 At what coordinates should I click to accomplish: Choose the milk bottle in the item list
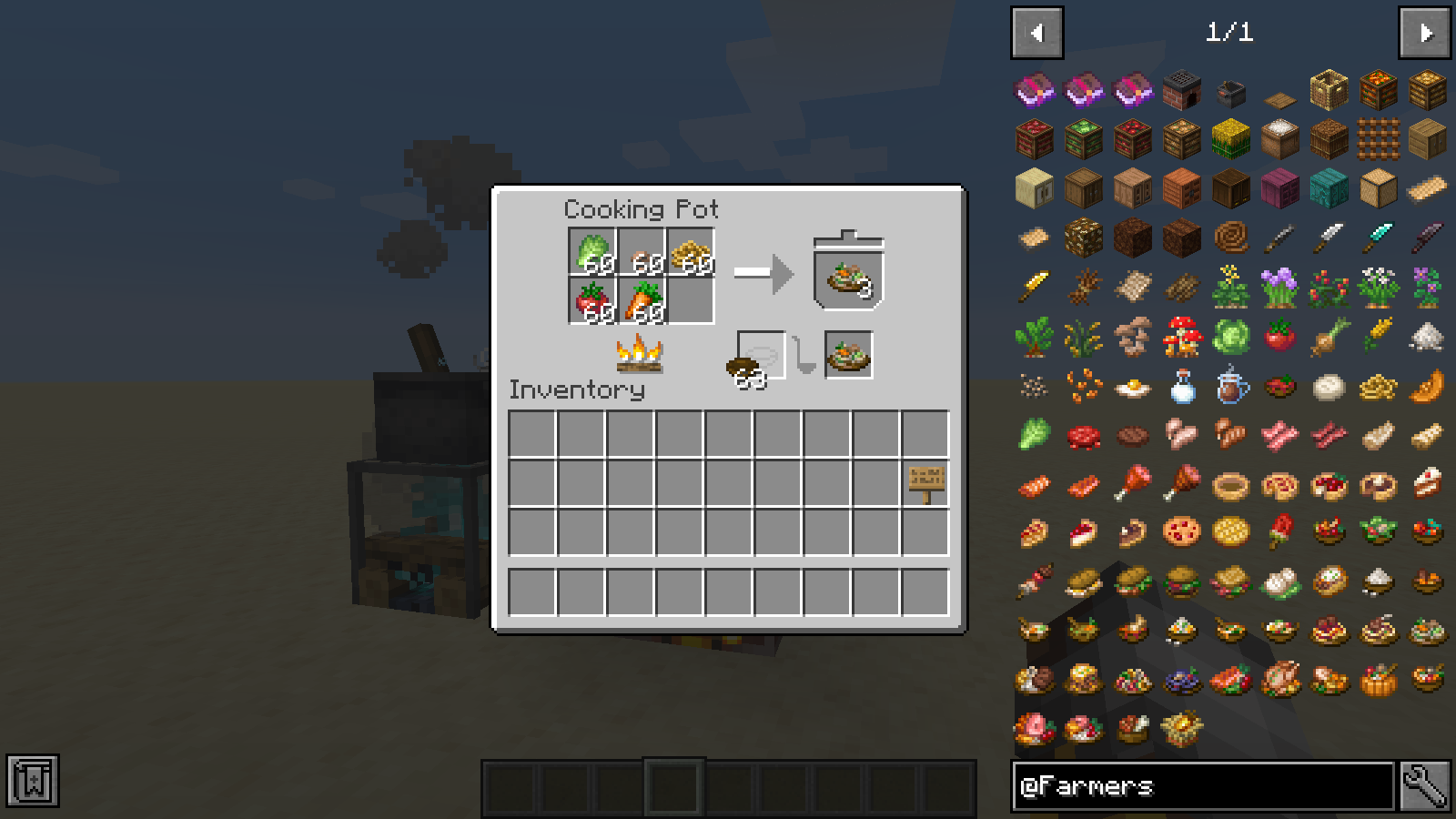[1181, 386]
